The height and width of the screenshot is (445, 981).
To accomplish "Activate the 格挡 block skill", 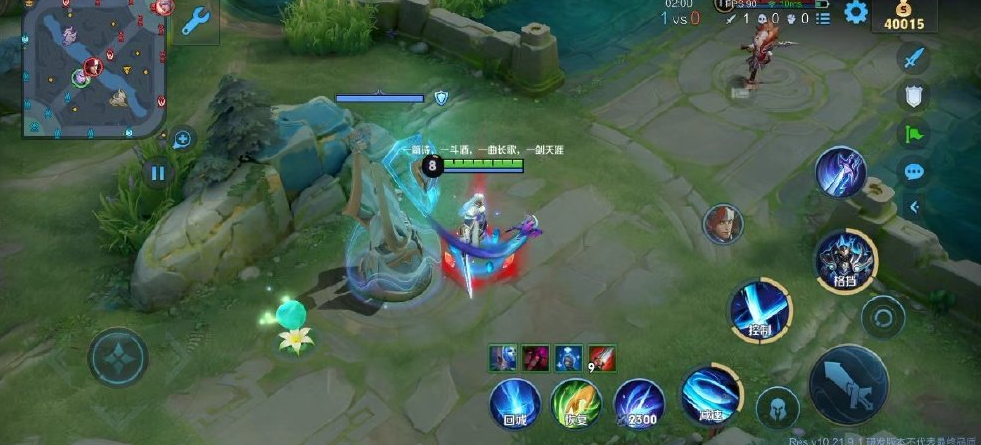I will click(846, 260).
